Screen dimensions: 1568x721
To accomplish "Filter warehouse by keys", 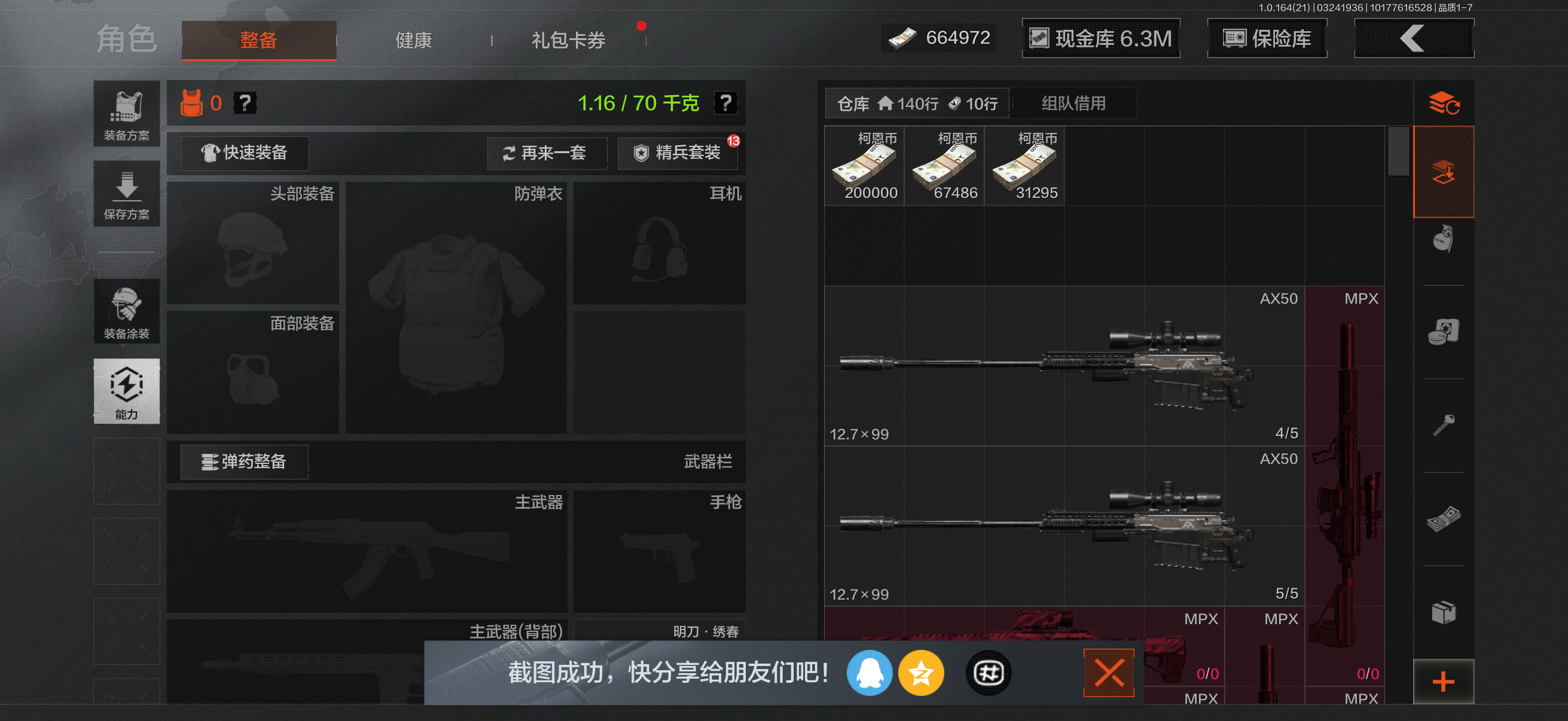I will click(x=1444, y=426).
